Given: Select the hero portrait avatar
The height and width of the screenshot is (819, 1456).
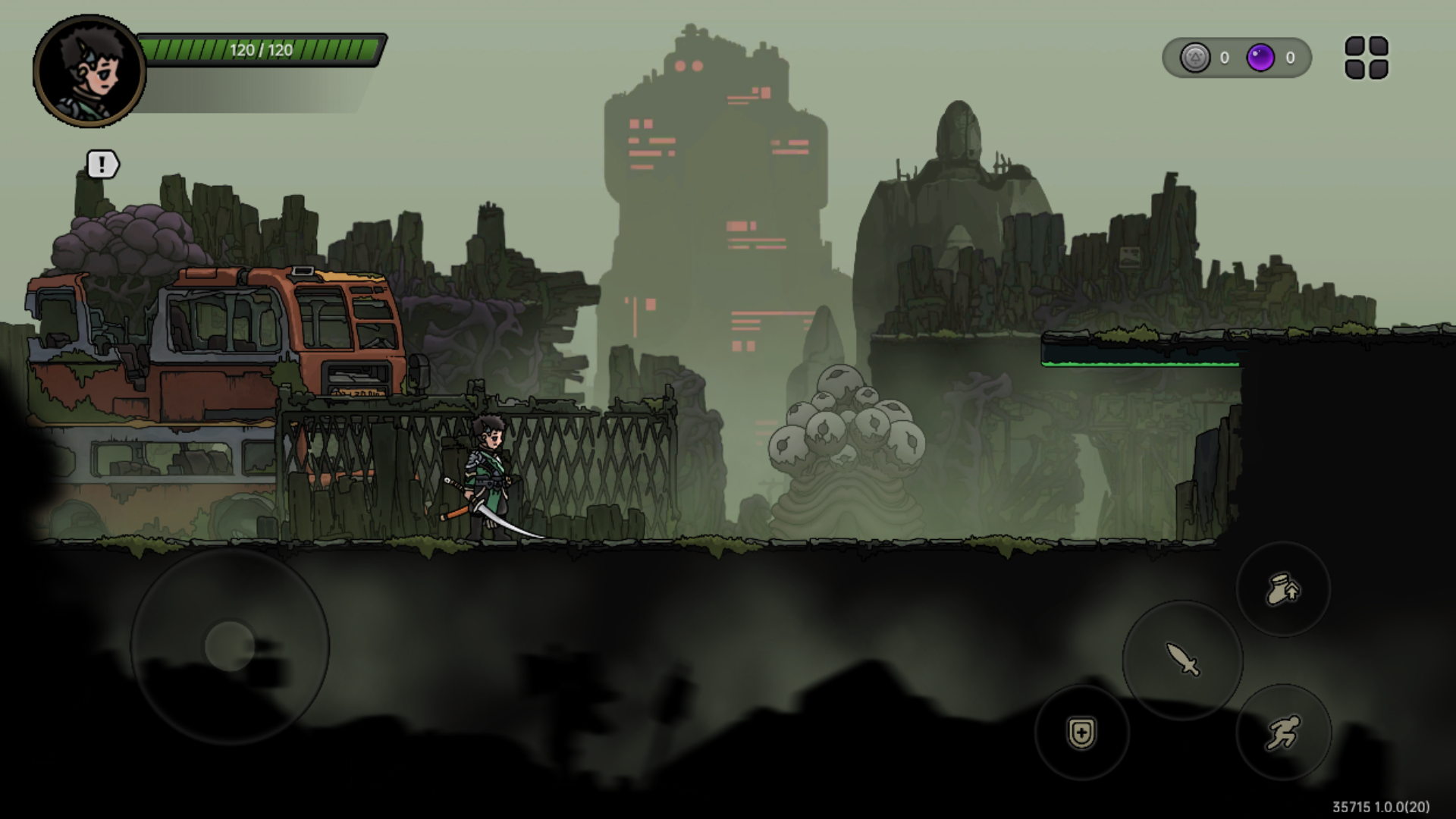Looking at the screenshot, I should [89, 71].
